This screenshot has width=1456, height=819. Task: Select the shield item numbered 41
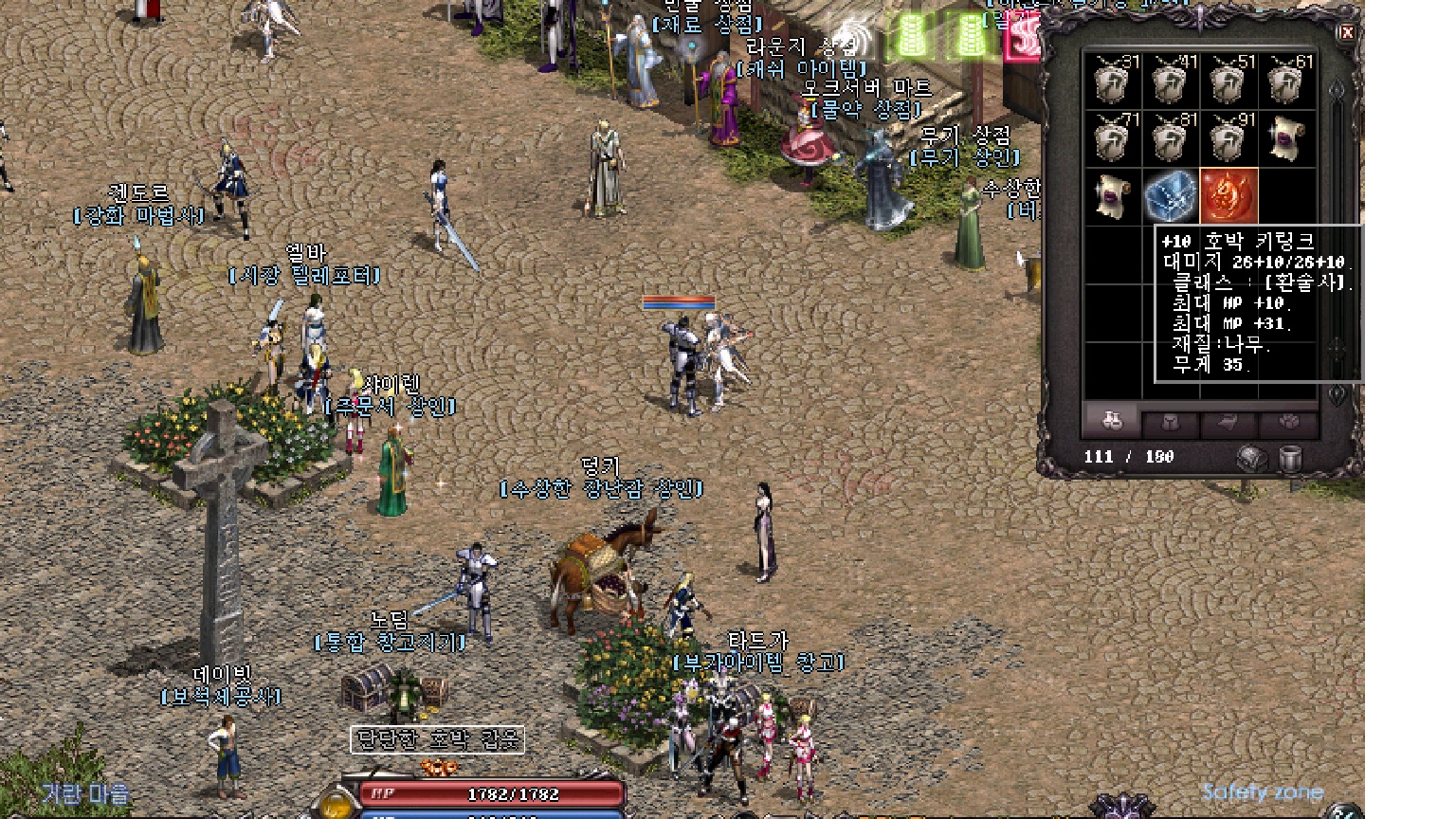pos(1171,81)
